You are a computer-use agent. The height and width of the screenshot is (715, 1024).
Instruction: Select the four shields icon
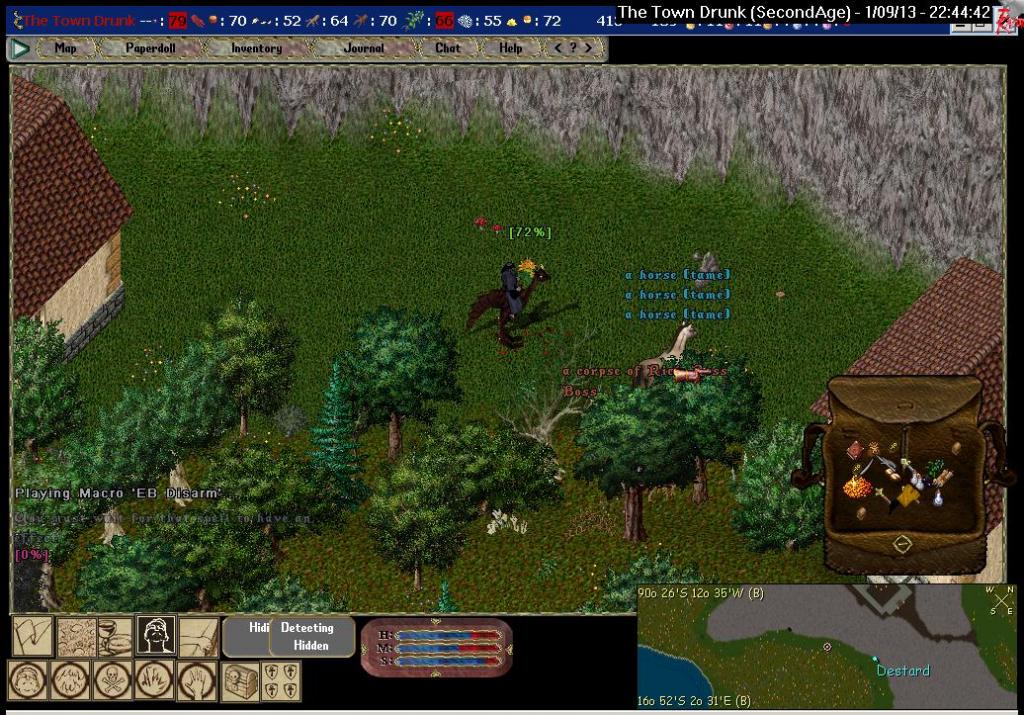click(280, 681)
